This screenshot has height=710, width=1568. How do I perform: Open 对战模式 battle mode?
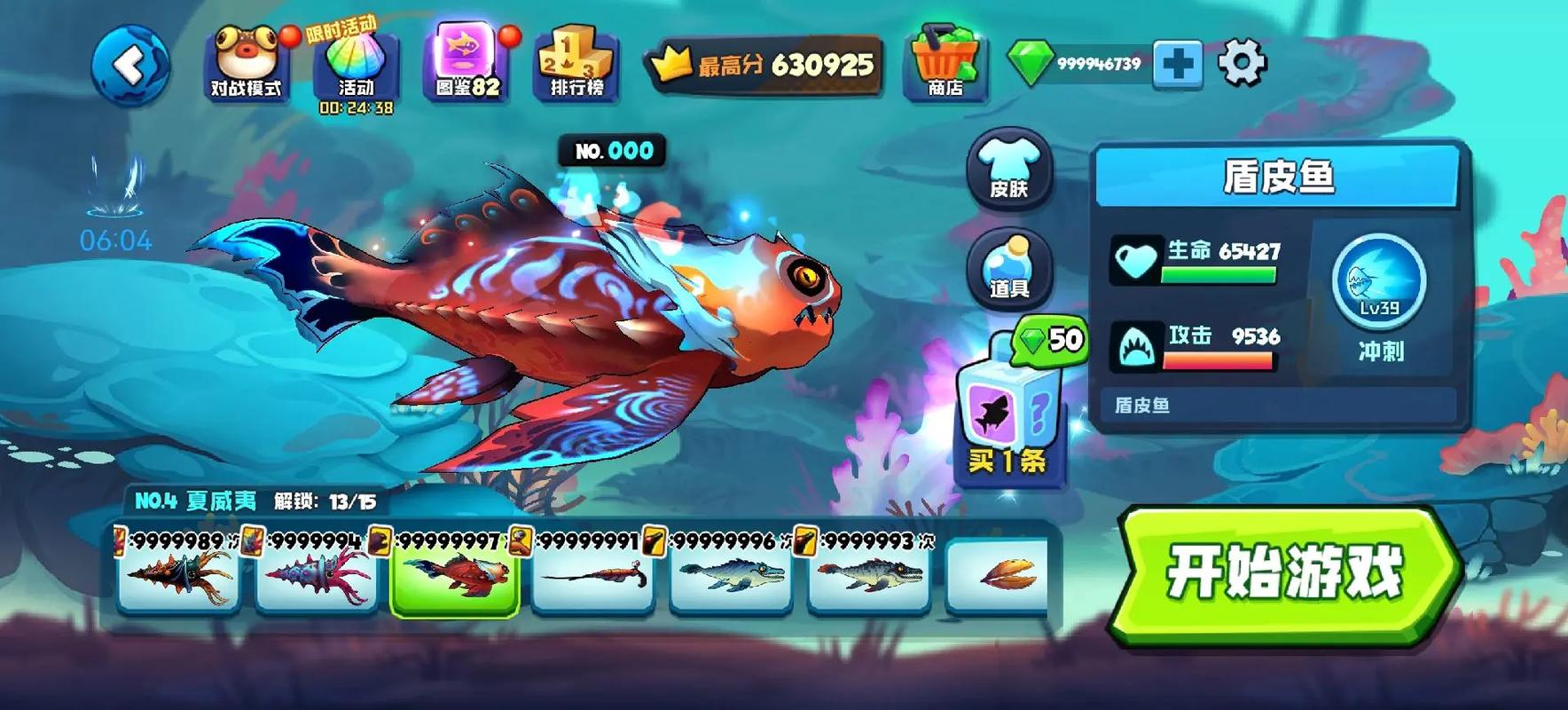coord(246,64)
